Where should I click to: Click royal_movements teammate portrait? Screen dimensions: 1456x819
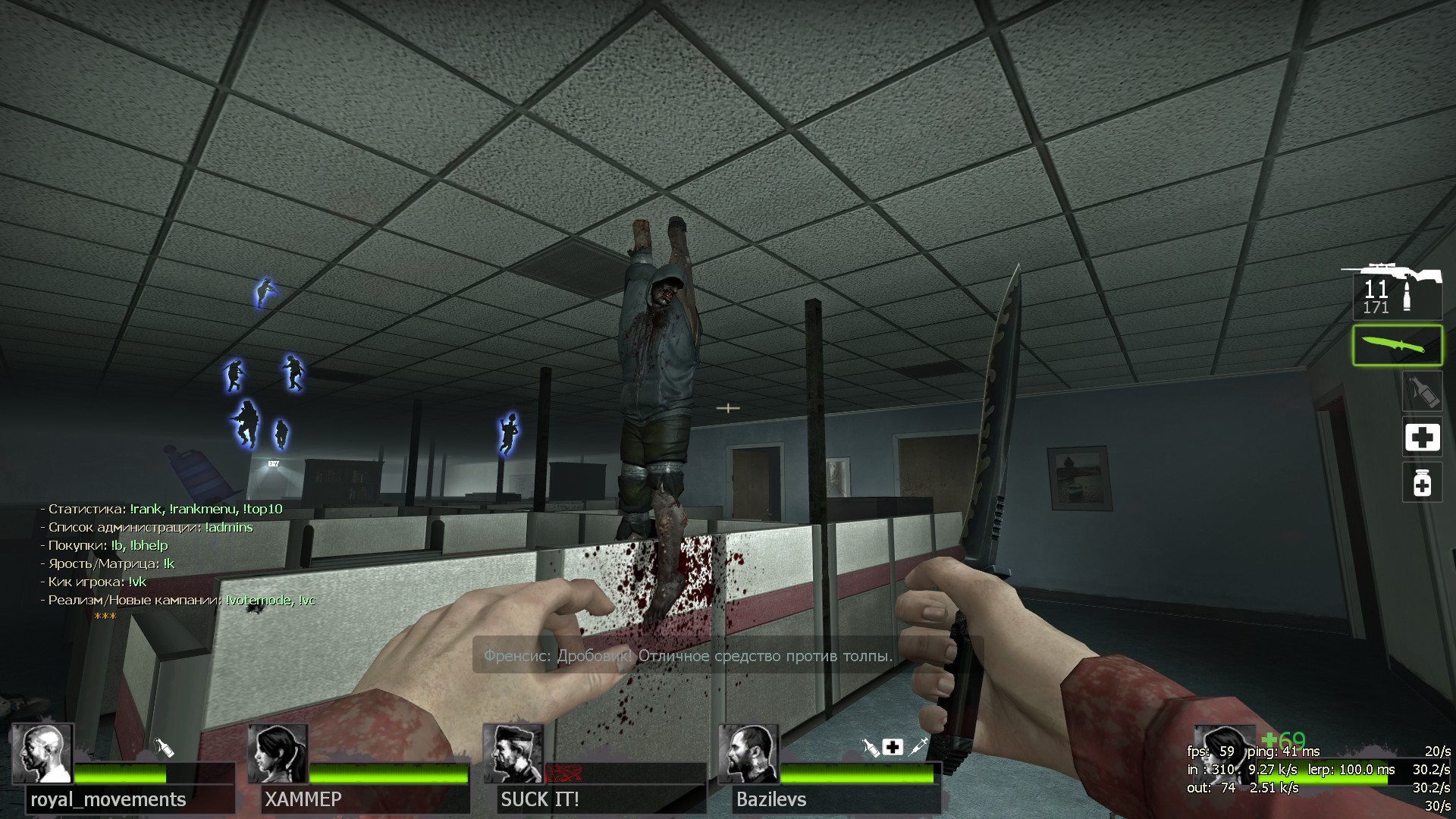point(42,753)
